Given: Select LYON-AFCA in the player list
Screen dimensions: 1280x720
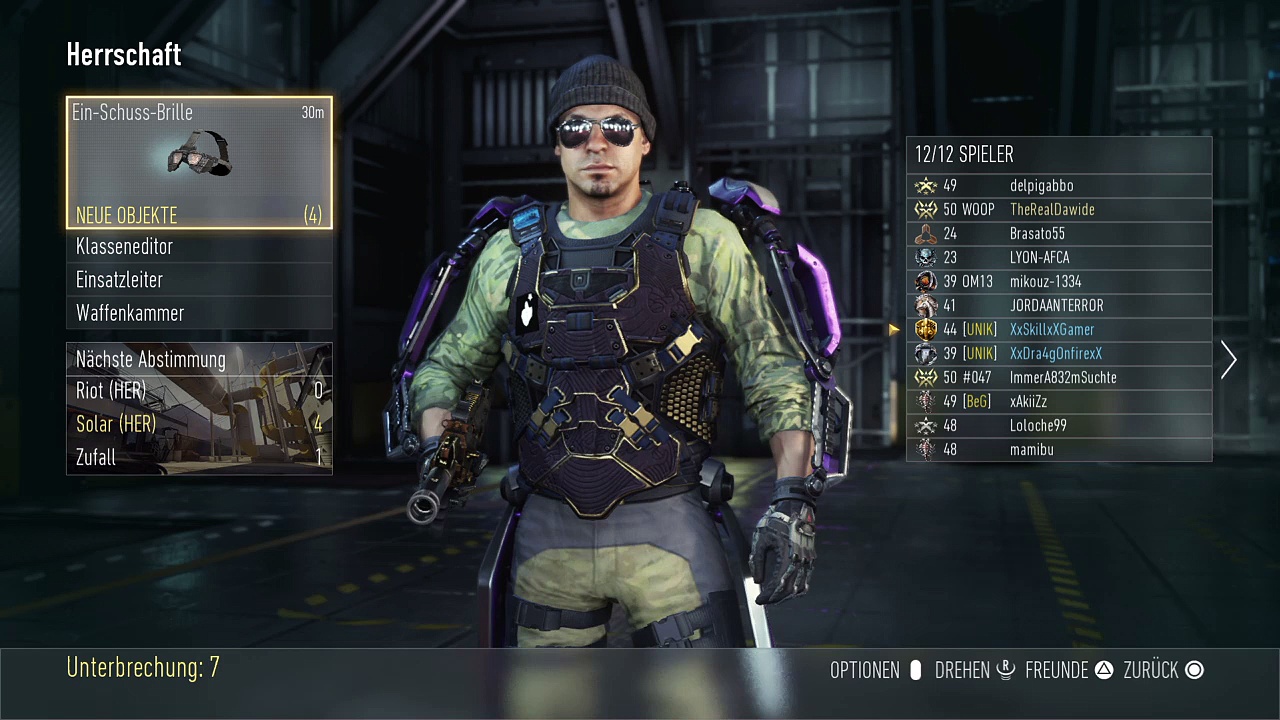Looking at the screenshot, I should (1059, 258).
